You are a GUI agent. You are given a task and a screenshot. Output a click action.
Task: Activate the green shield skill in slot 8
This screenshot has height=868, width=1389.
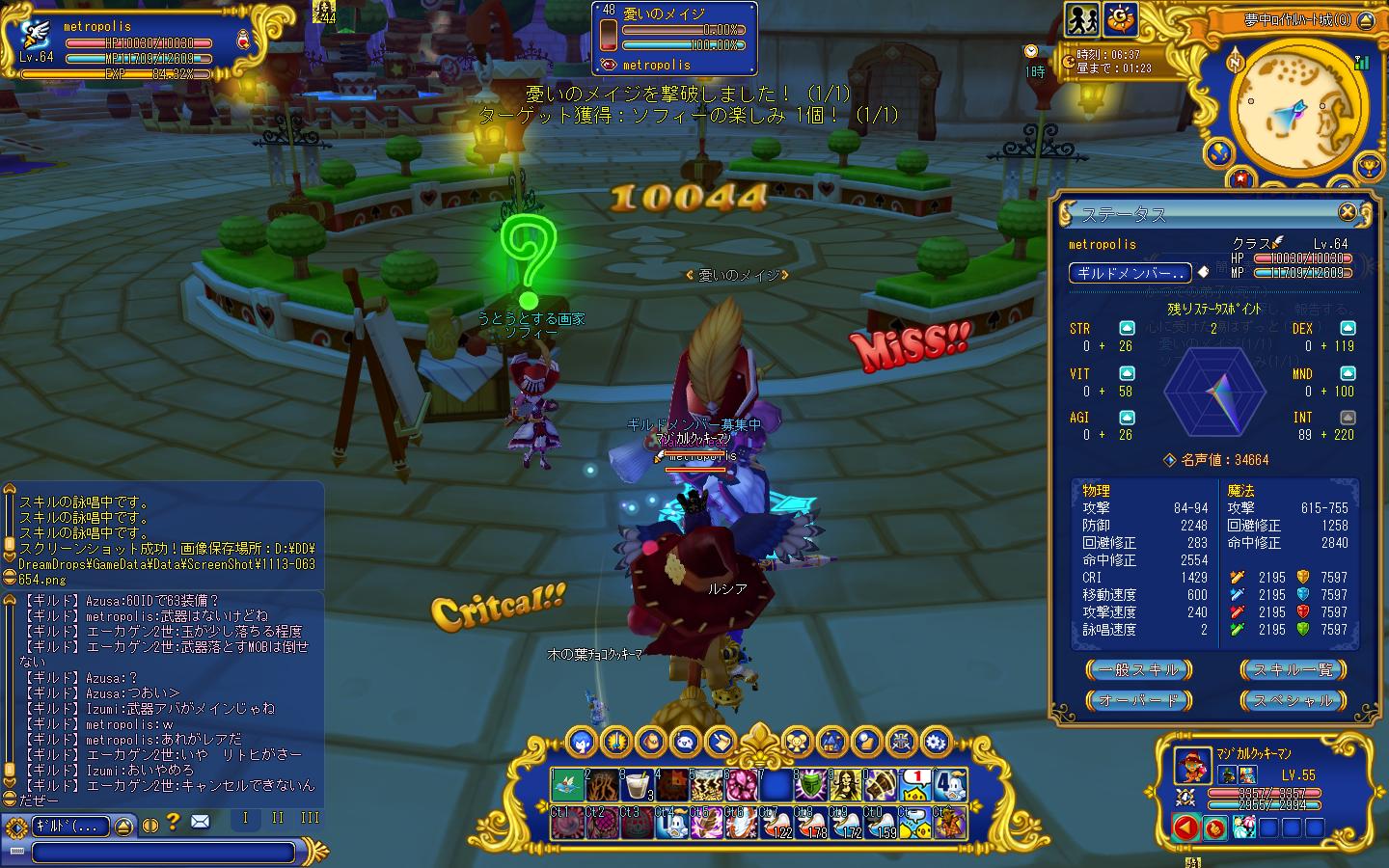(x=810, y=785)
